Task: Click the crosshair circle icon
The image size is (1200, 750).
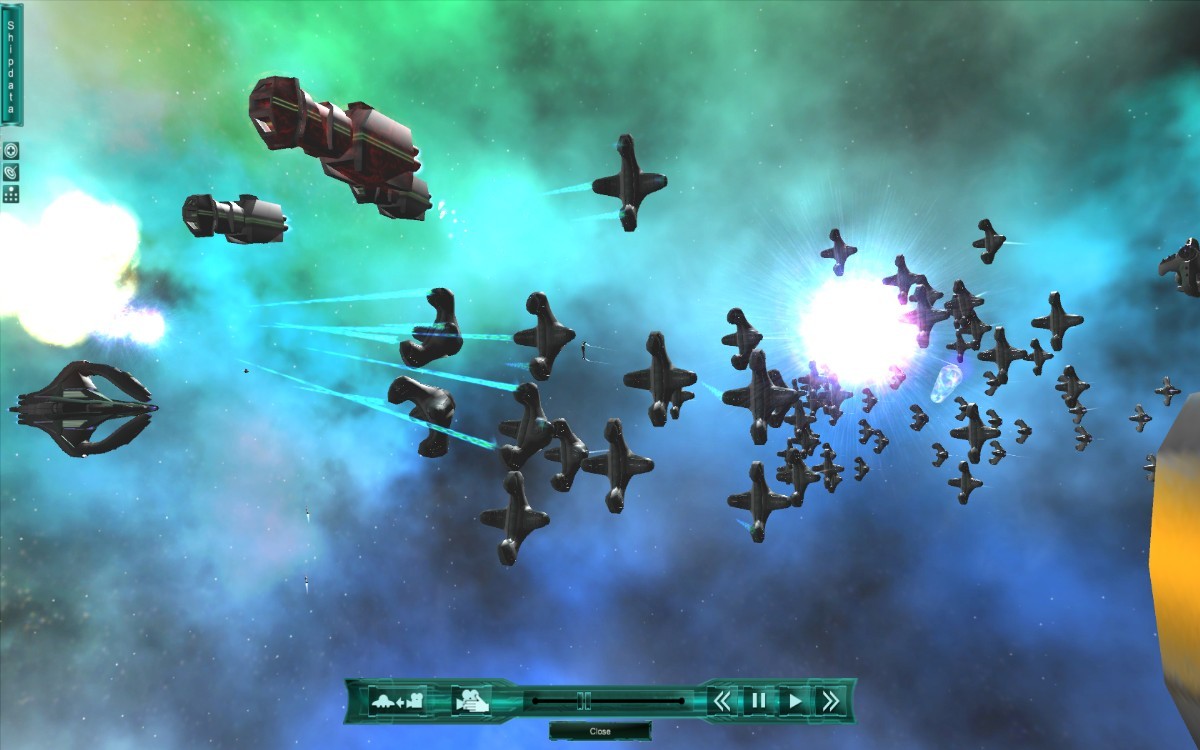Action: pyautogui.click(x=11, y=151)
